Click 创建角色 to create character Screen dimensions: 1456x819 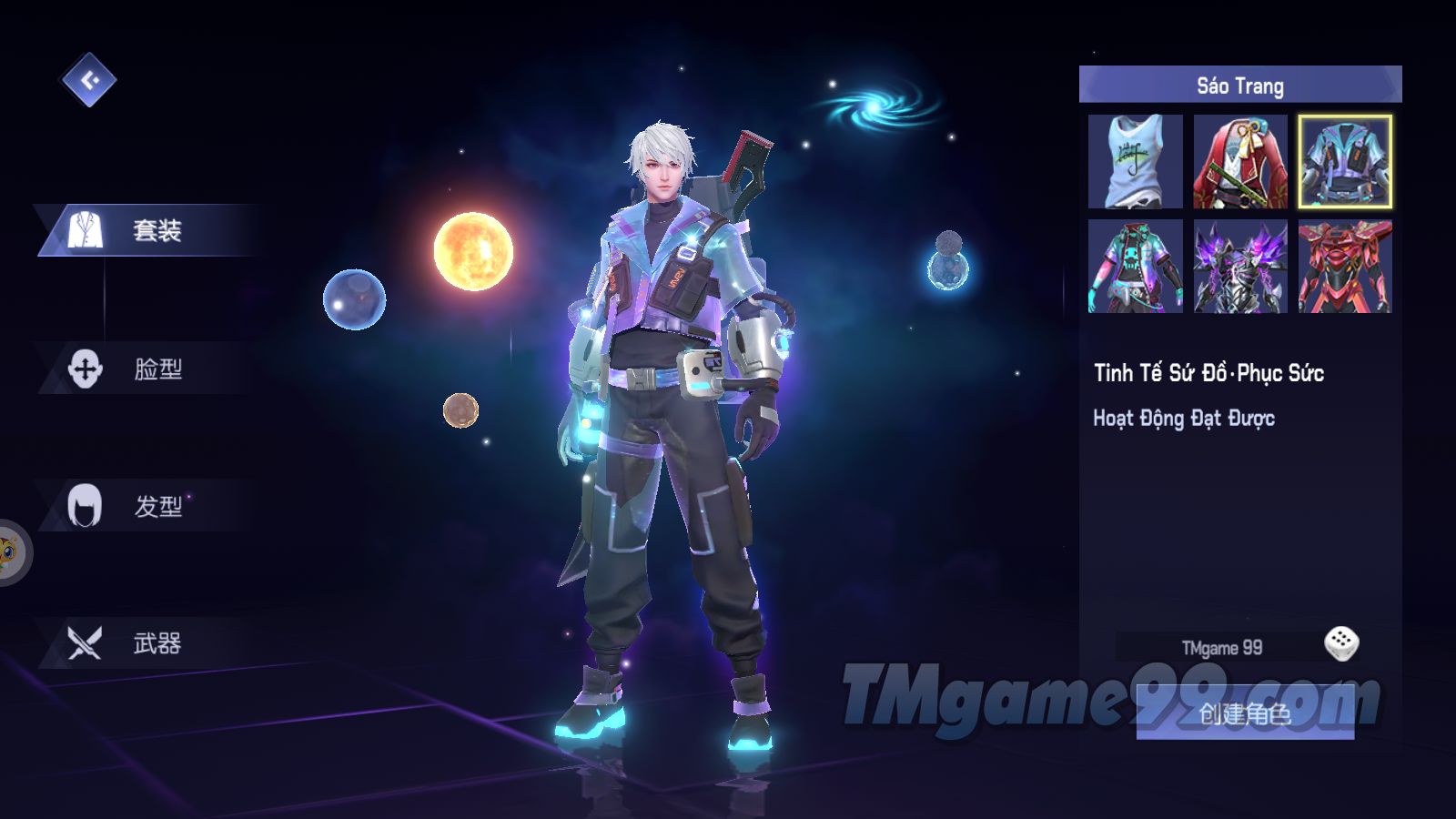point(1244,713)
